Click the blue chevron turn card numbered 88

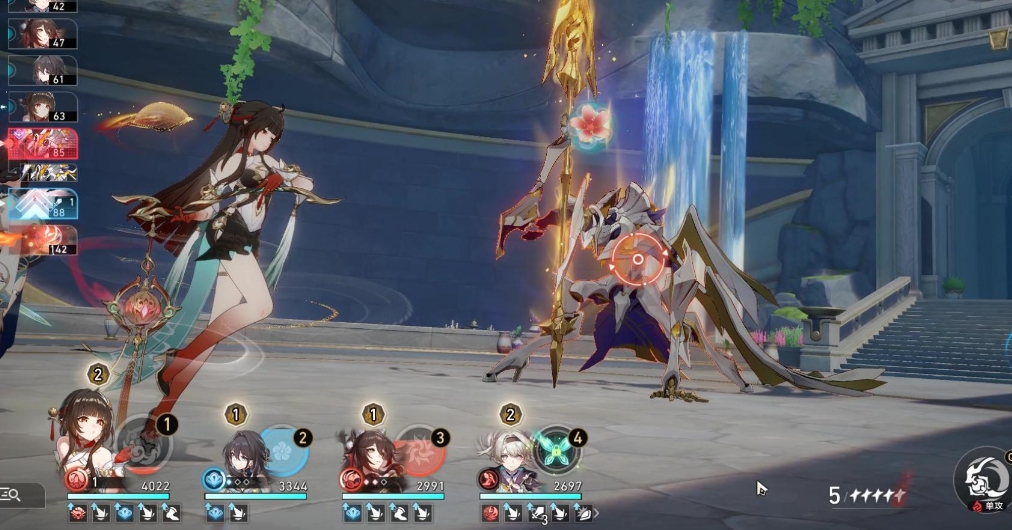click(44, 204)
